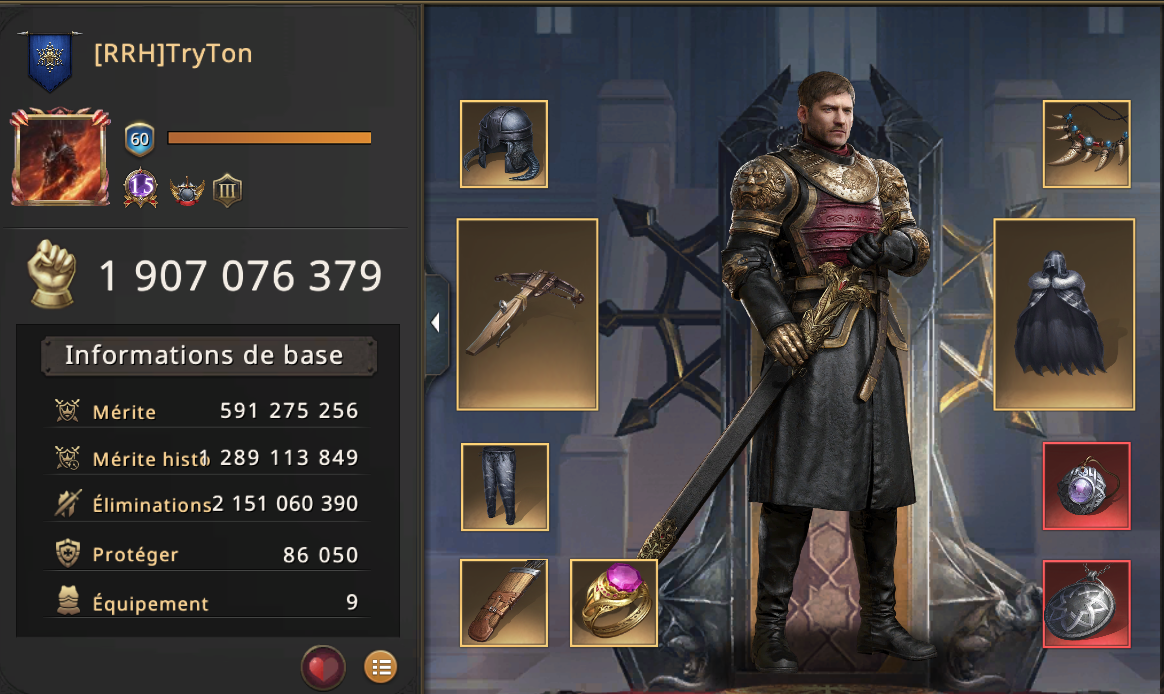Select the trousers equipment slot
This screenshot has width=1164, height=694.
click(x=505, y=487)
